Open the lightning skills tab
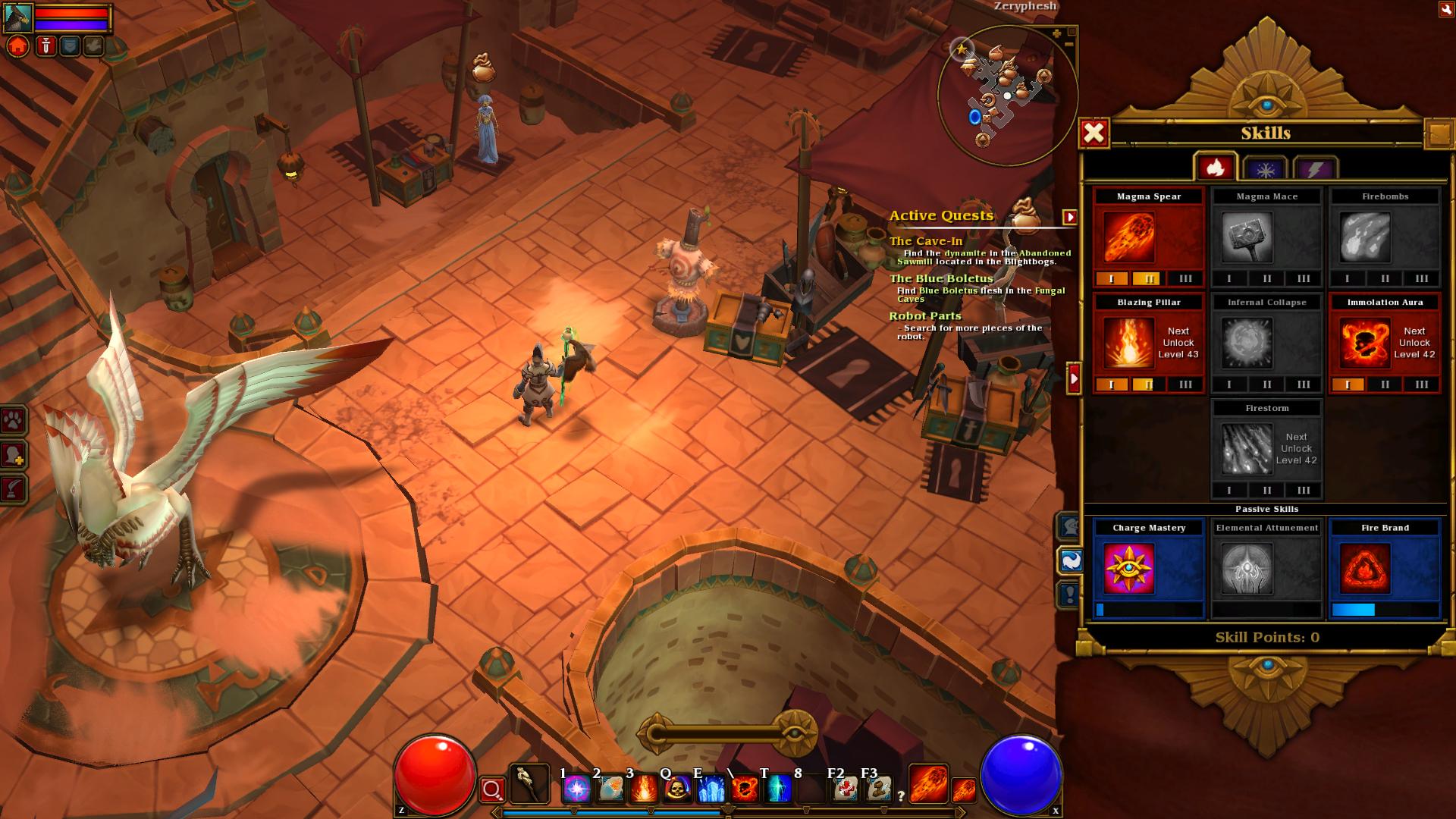1456x819 pixels. (1314, 169)
